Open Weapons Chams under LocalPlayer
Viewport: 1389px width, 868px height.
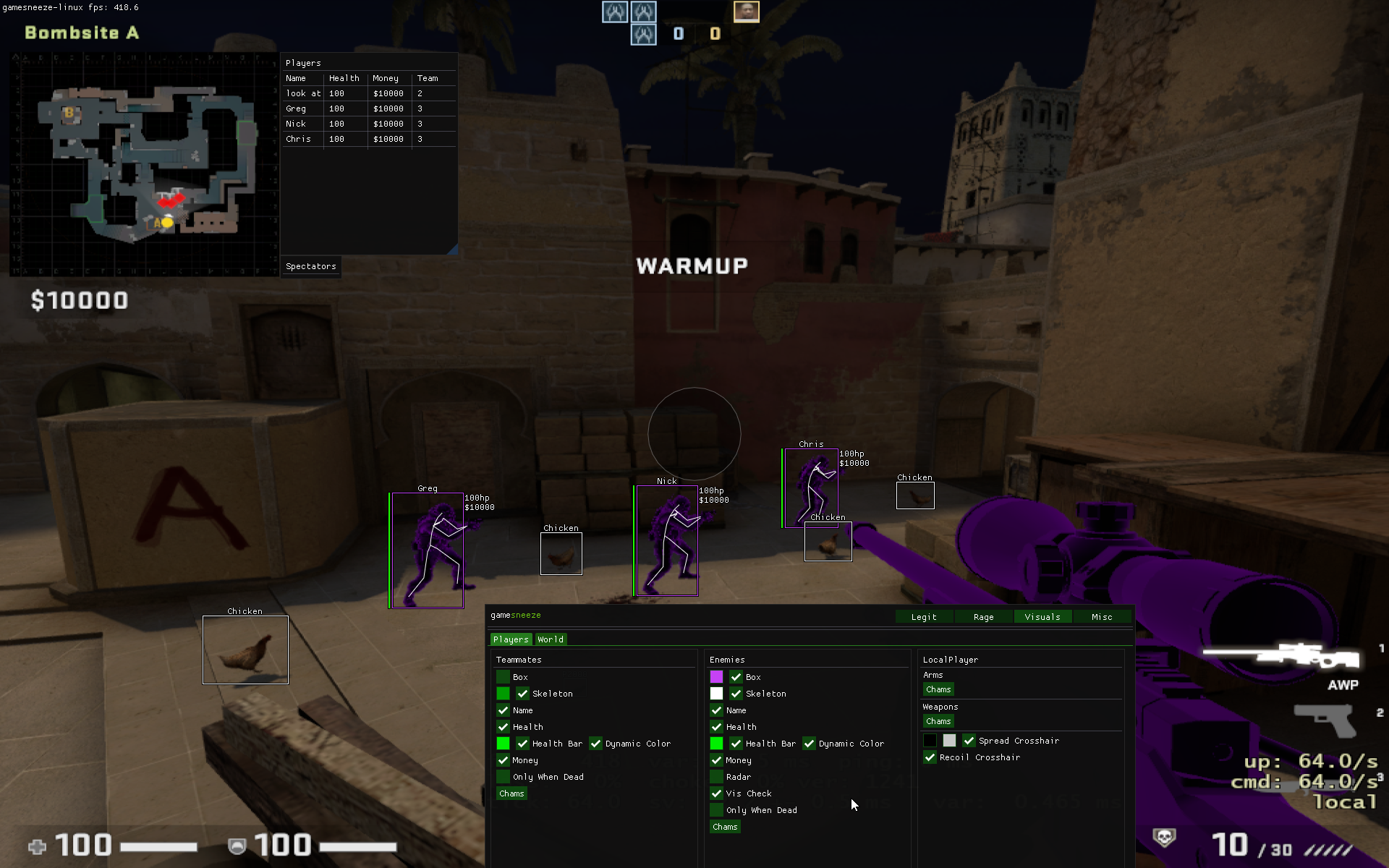coord(938,721)
